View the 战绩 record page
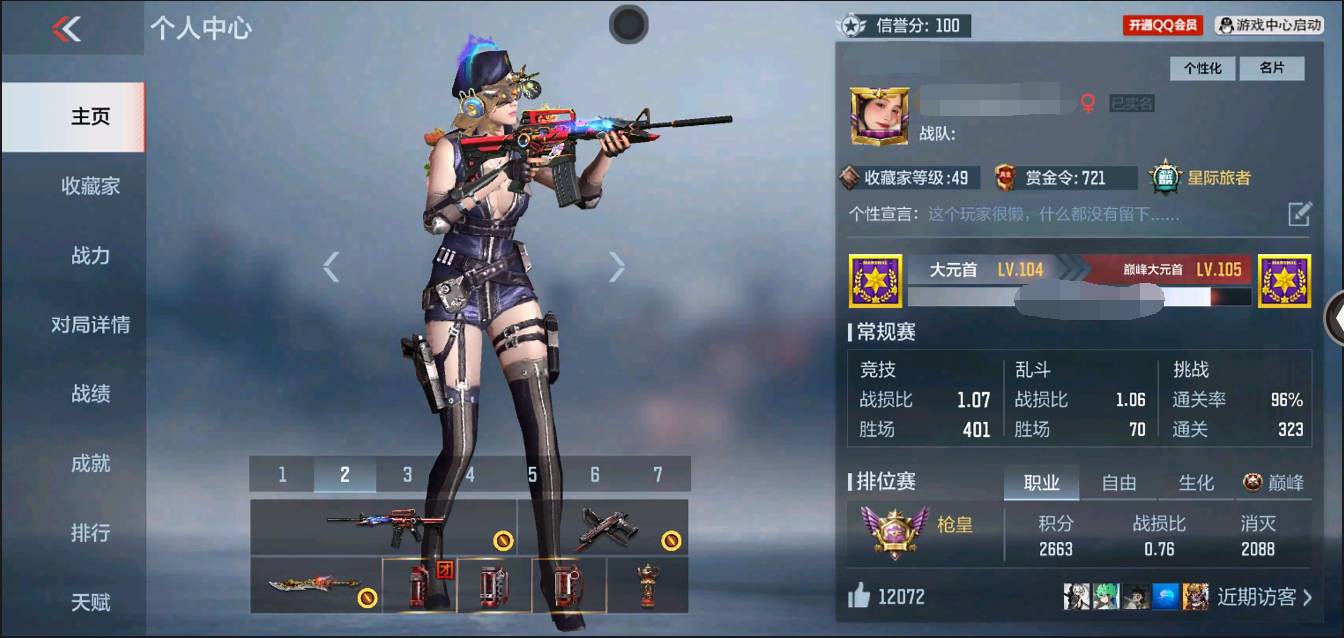This screenshot has height=638, width=1344. point(90,394)
